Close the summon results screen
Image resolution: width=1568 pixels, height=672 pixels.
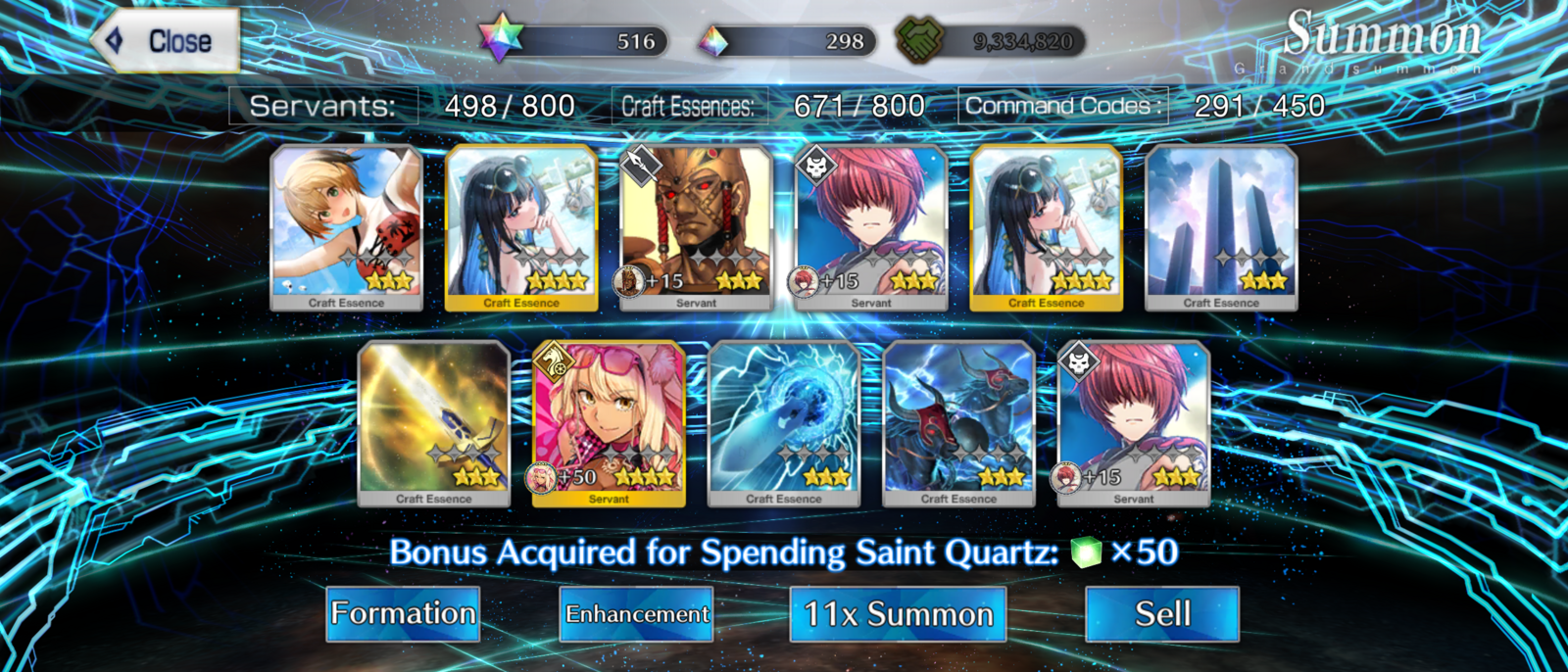(x=167, y=41)
